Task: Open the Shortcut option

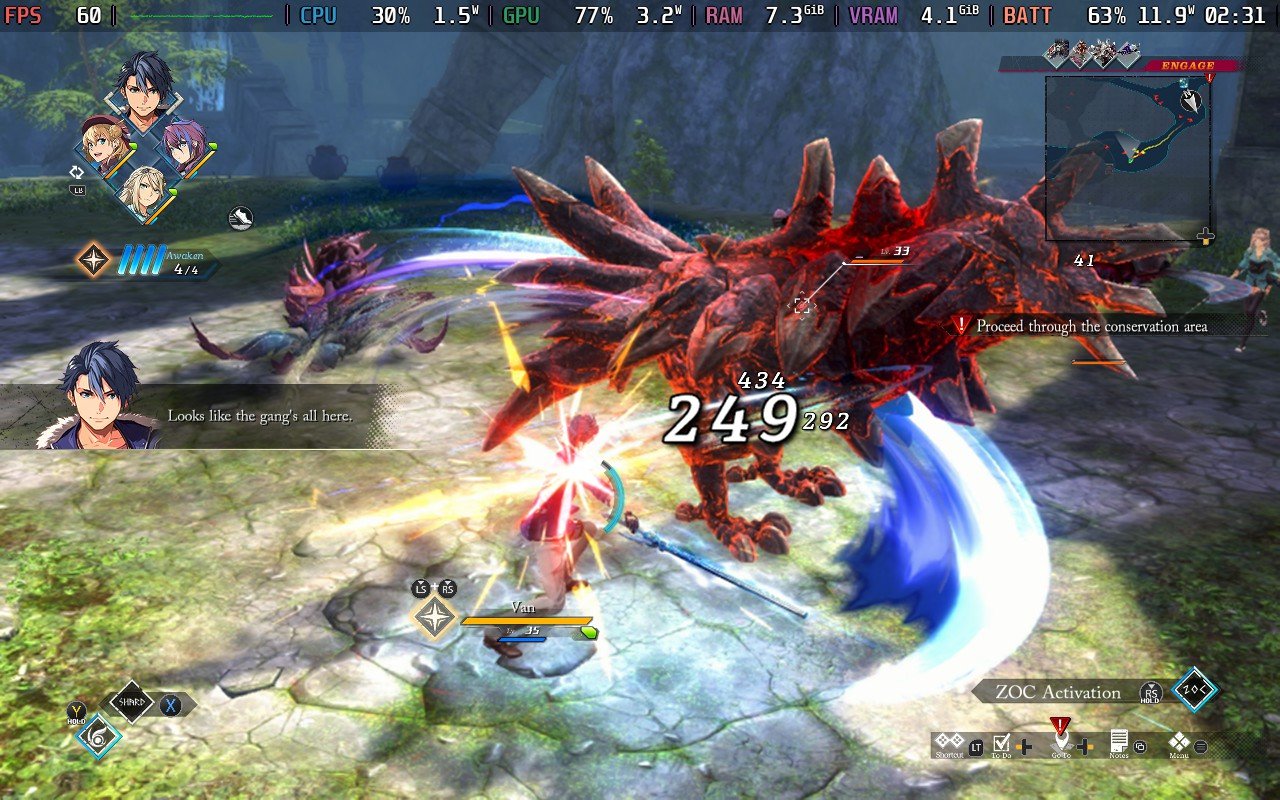Action: (x=949, y=743)
